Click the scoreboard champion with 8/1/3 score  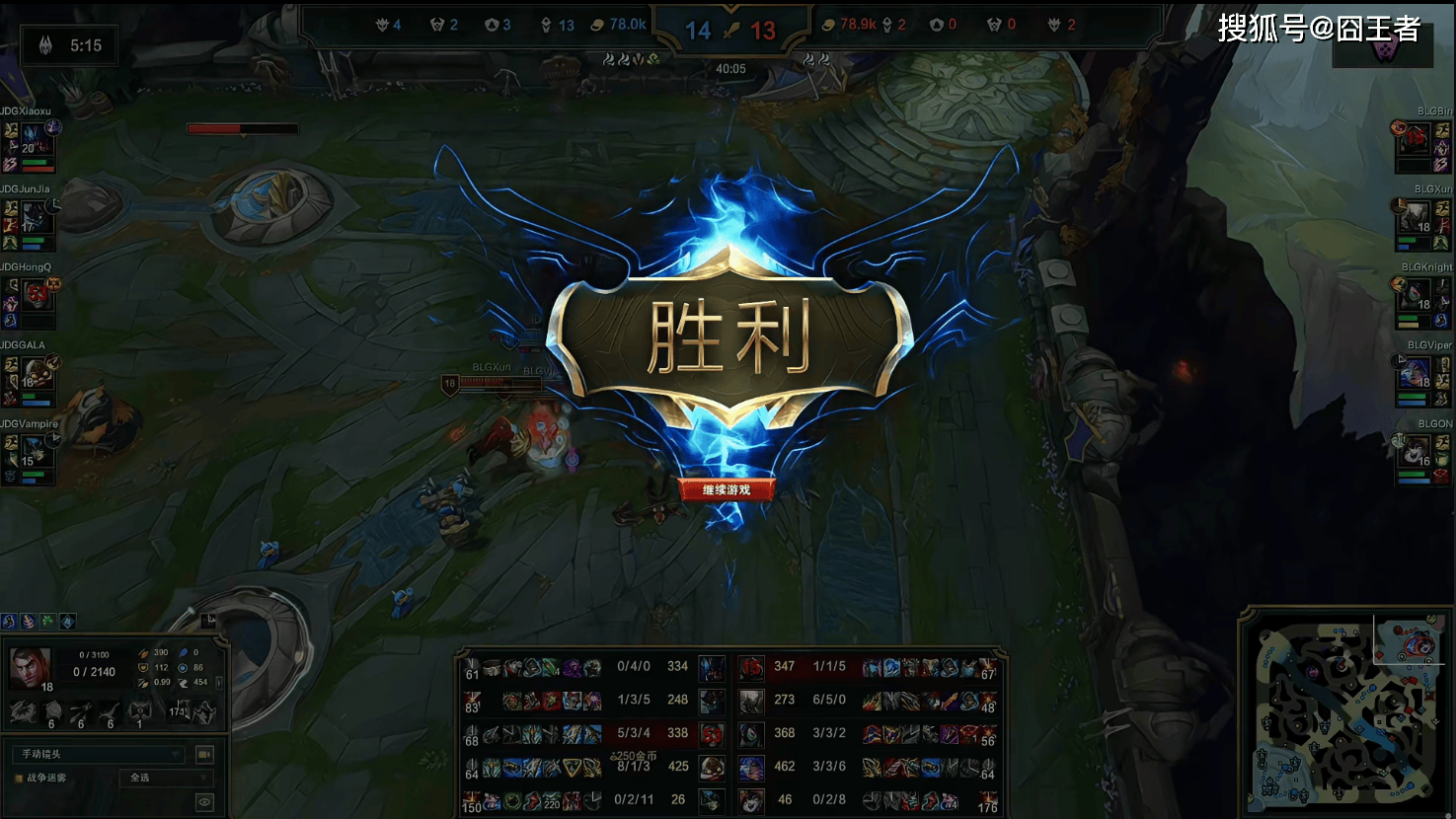click(711, 766)
